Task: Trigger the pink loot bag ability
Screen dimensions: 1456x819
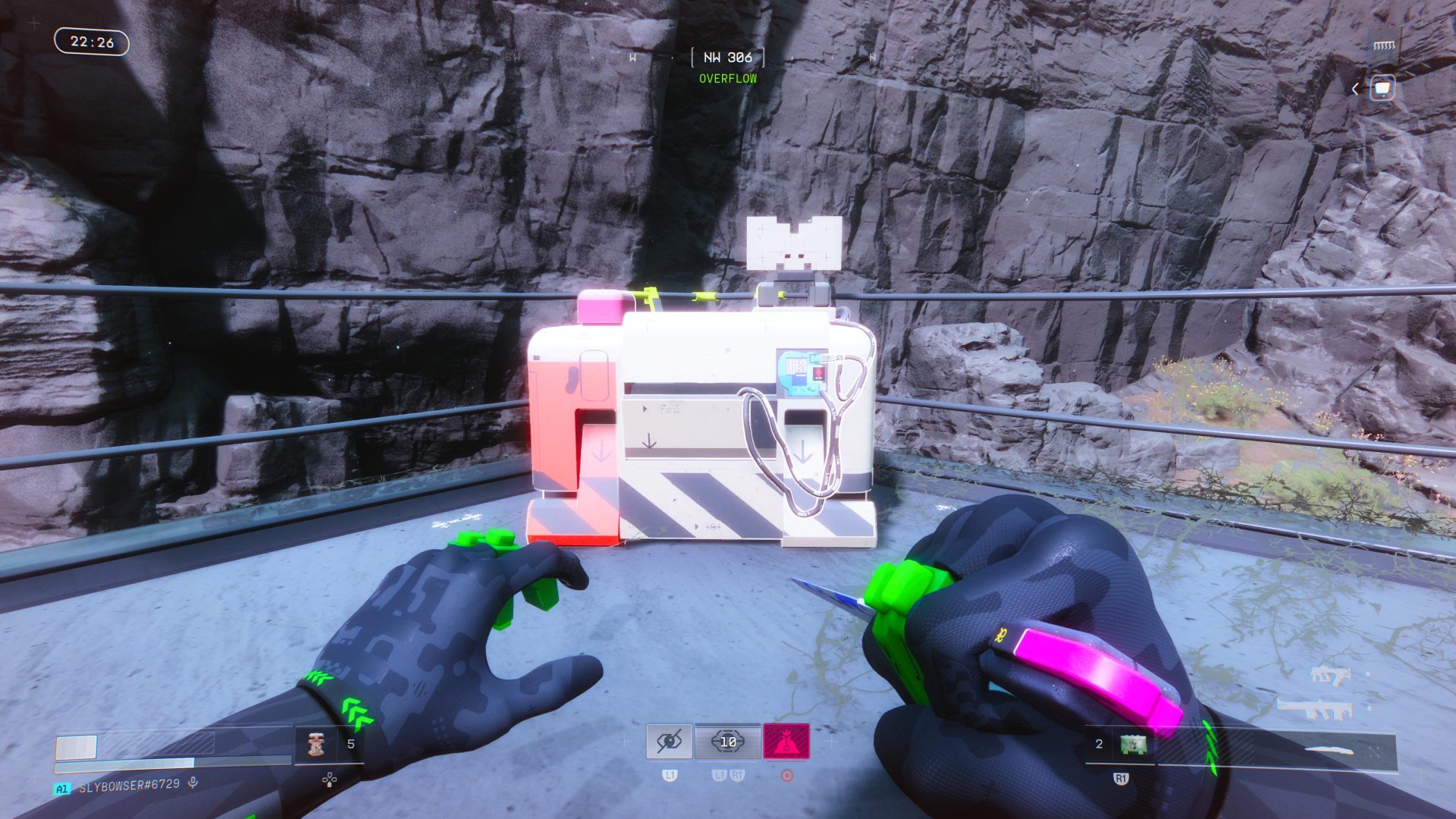Action: tap(786, 742)
